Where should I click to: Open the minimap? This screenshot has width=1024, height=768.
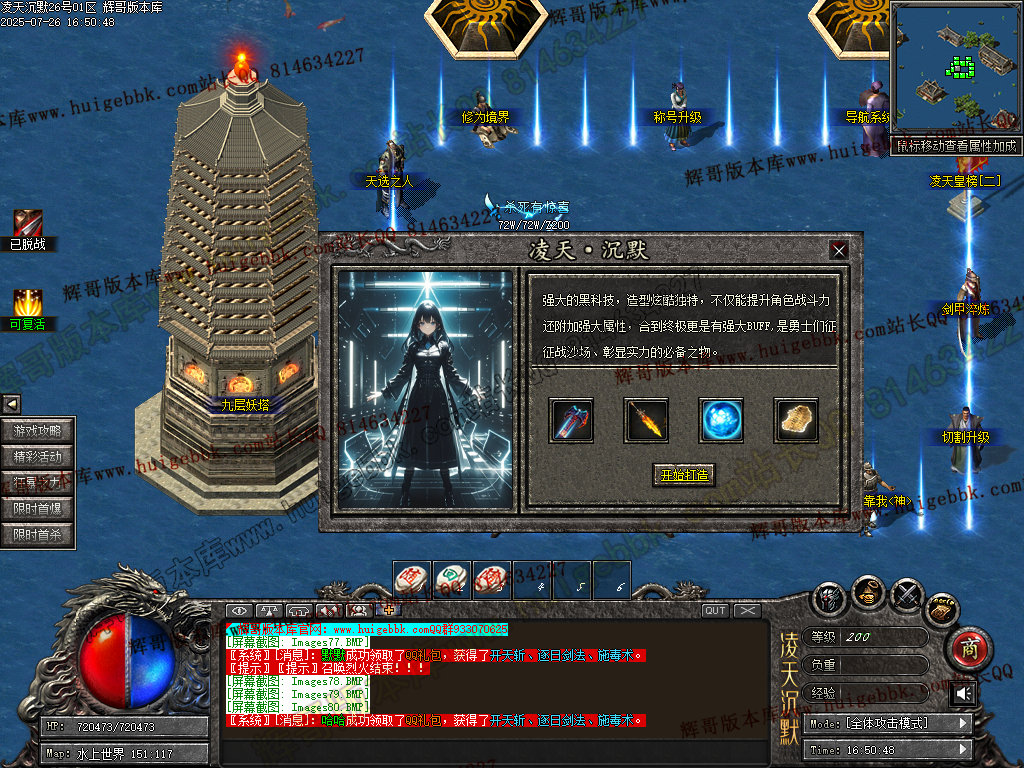click(955, 68)
